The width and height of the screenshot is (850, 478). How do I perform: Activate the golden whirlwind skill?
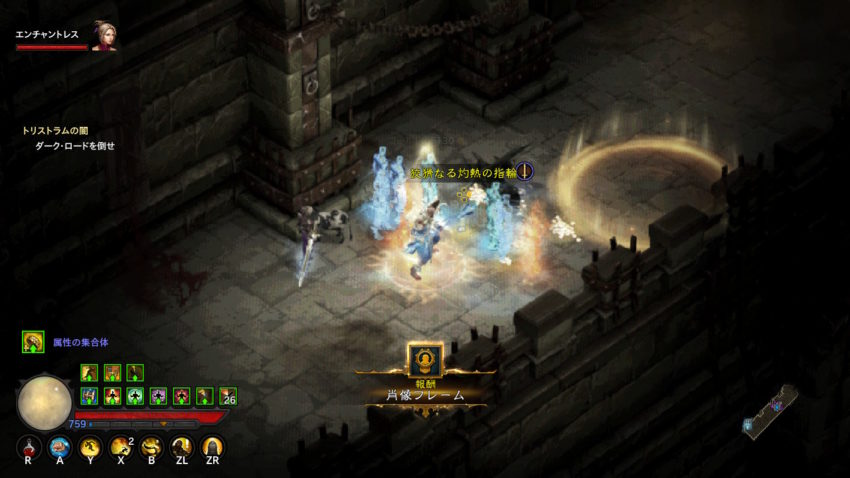(x=152, y=448)
